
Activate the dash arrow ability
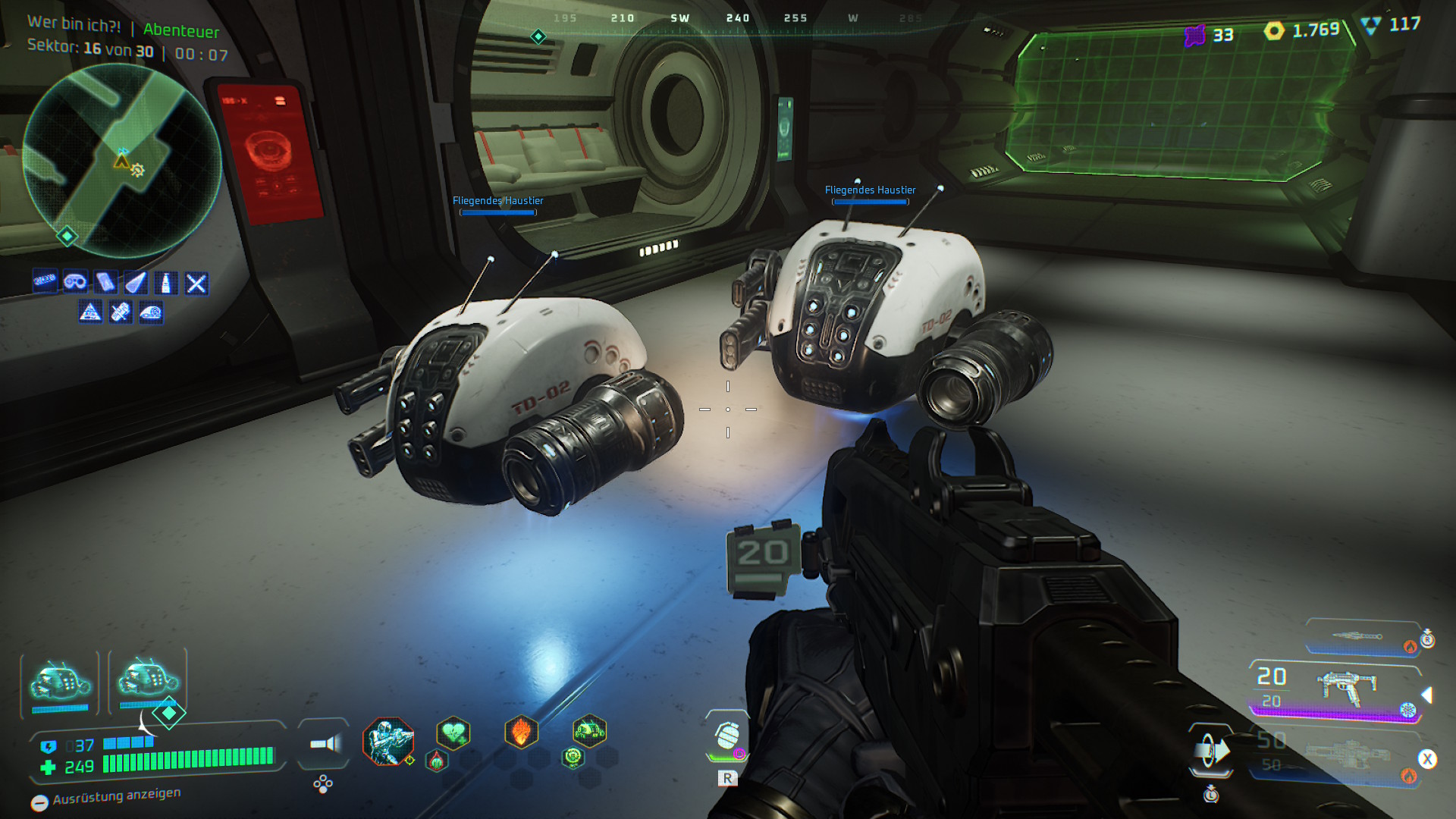click(x=1211, y=752)
